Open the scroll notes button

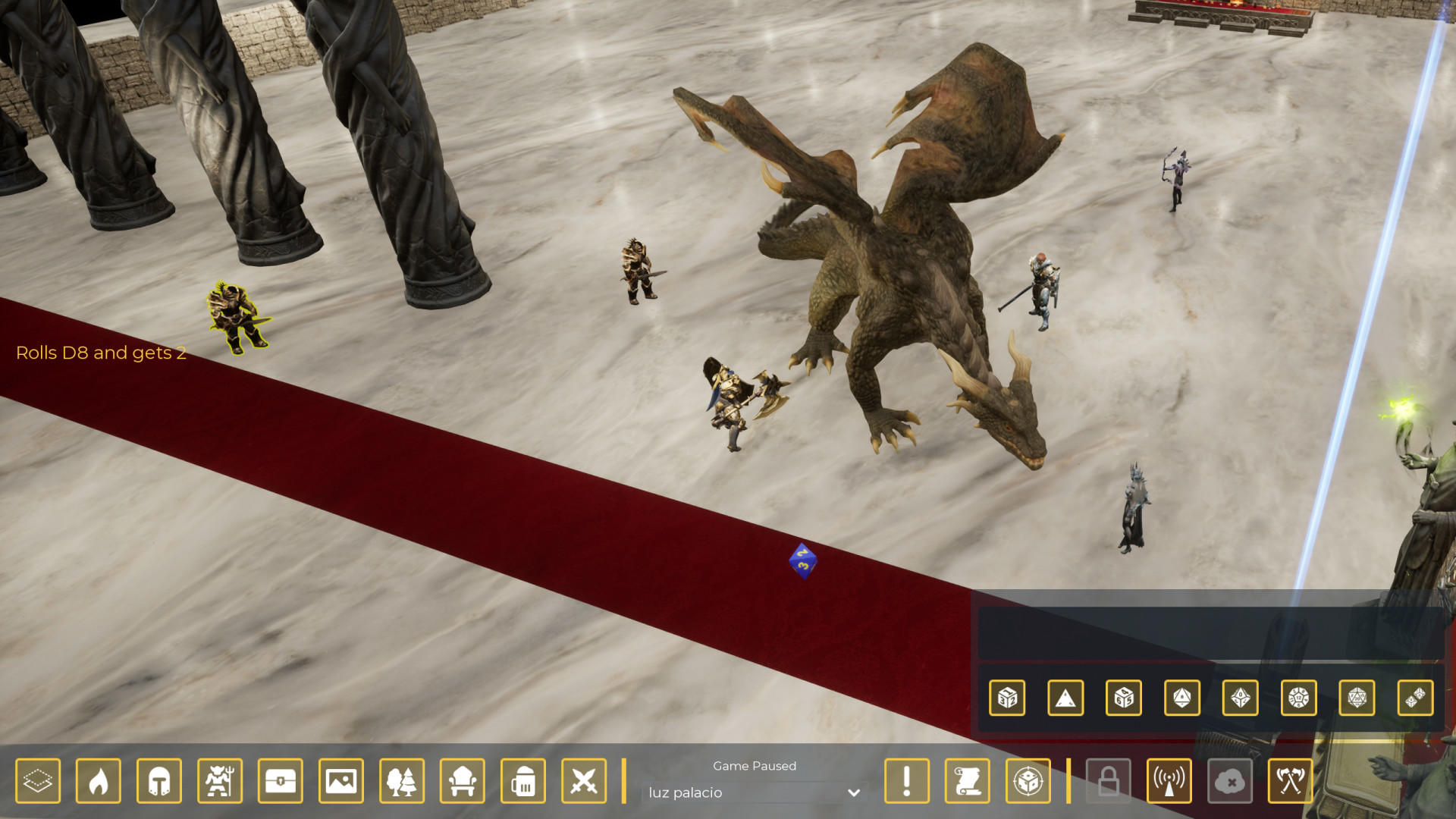click(968, 780)
